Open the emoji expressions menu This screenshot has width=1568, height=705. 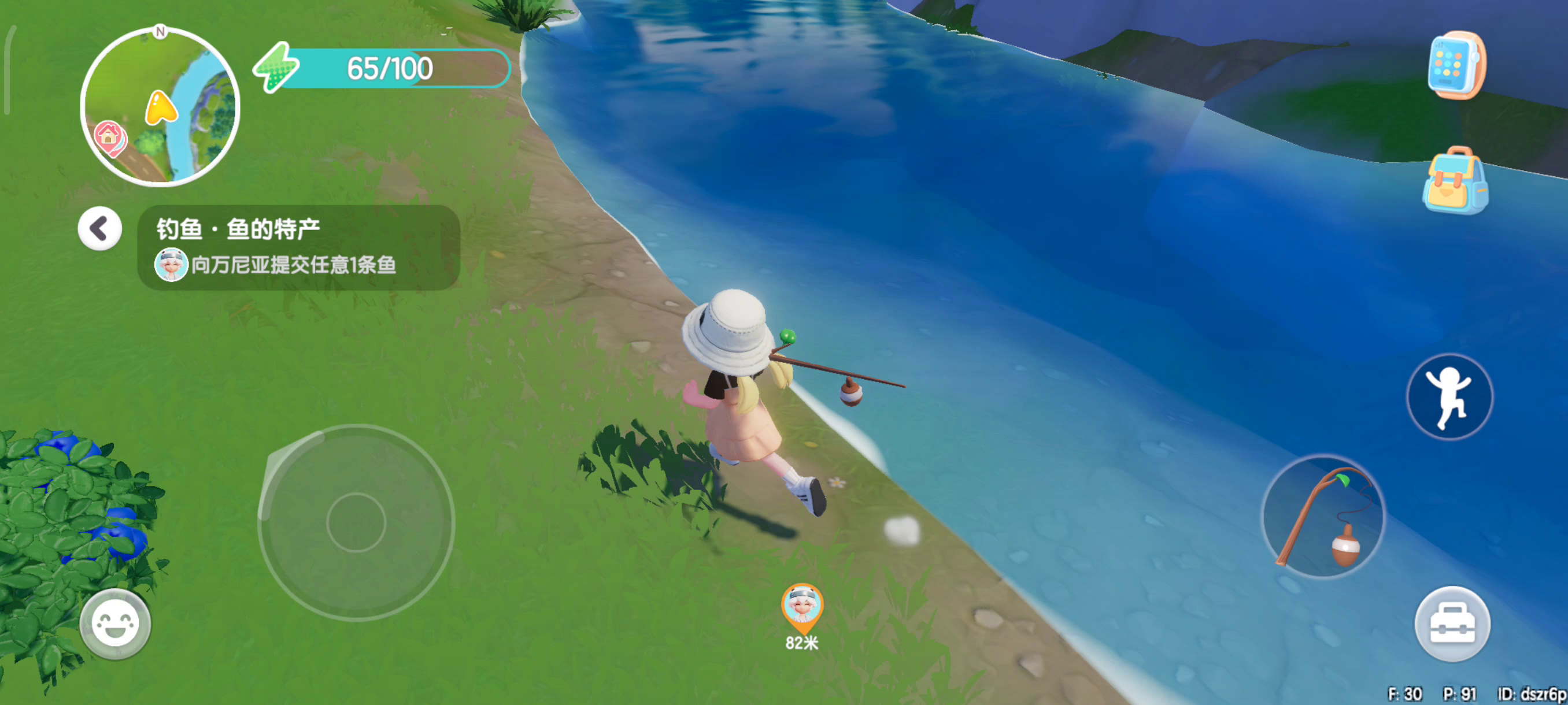tap(115, 624)
